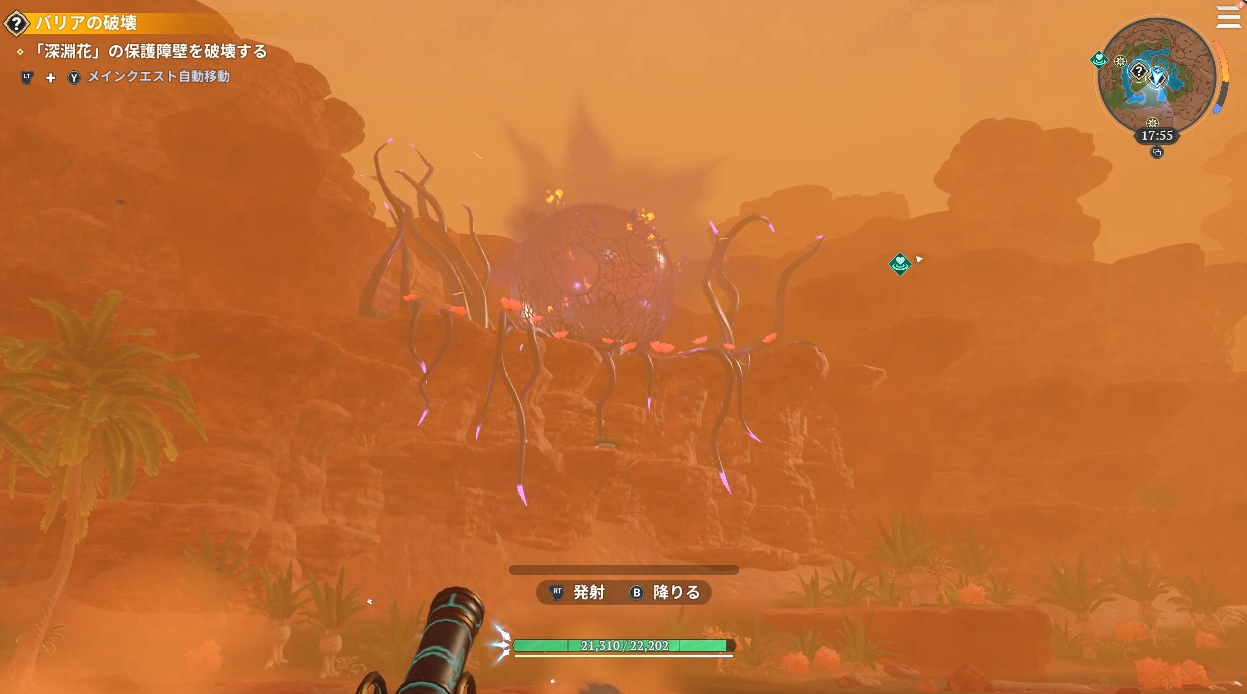This screenshot has height=694, width=1247.
Task: Open the hamburger menu icon
Action: tap(1227, 17)
